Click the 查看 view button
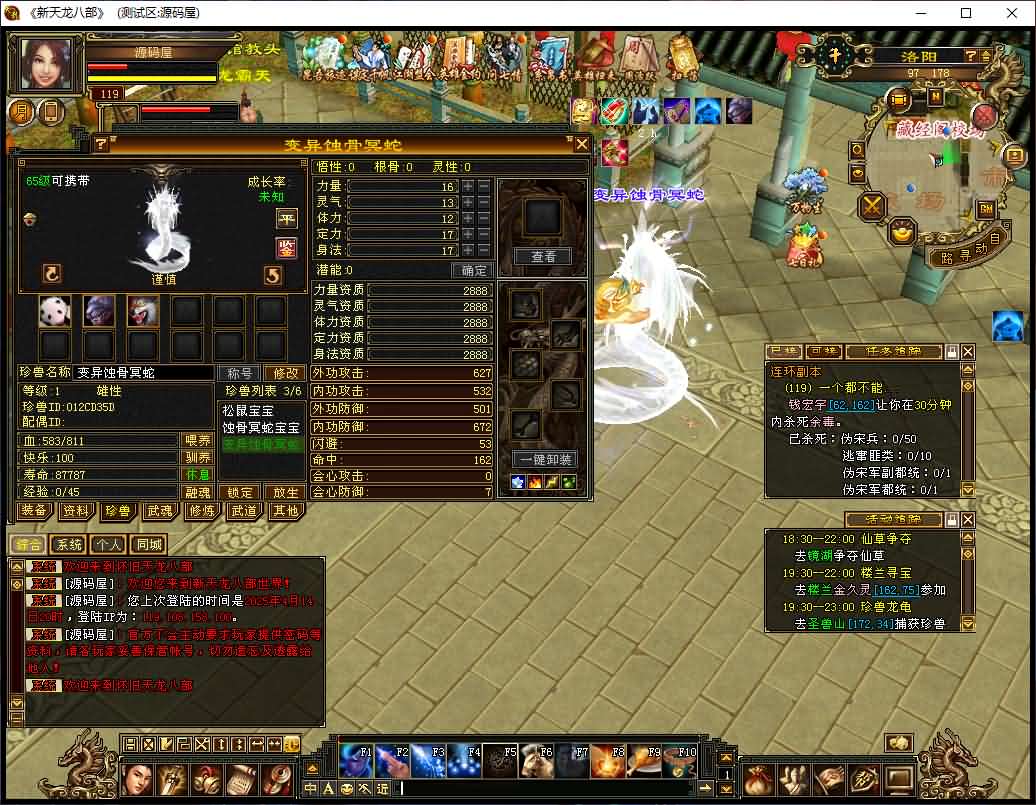Viewport: 1036px width, 805px height. point(543,257)
